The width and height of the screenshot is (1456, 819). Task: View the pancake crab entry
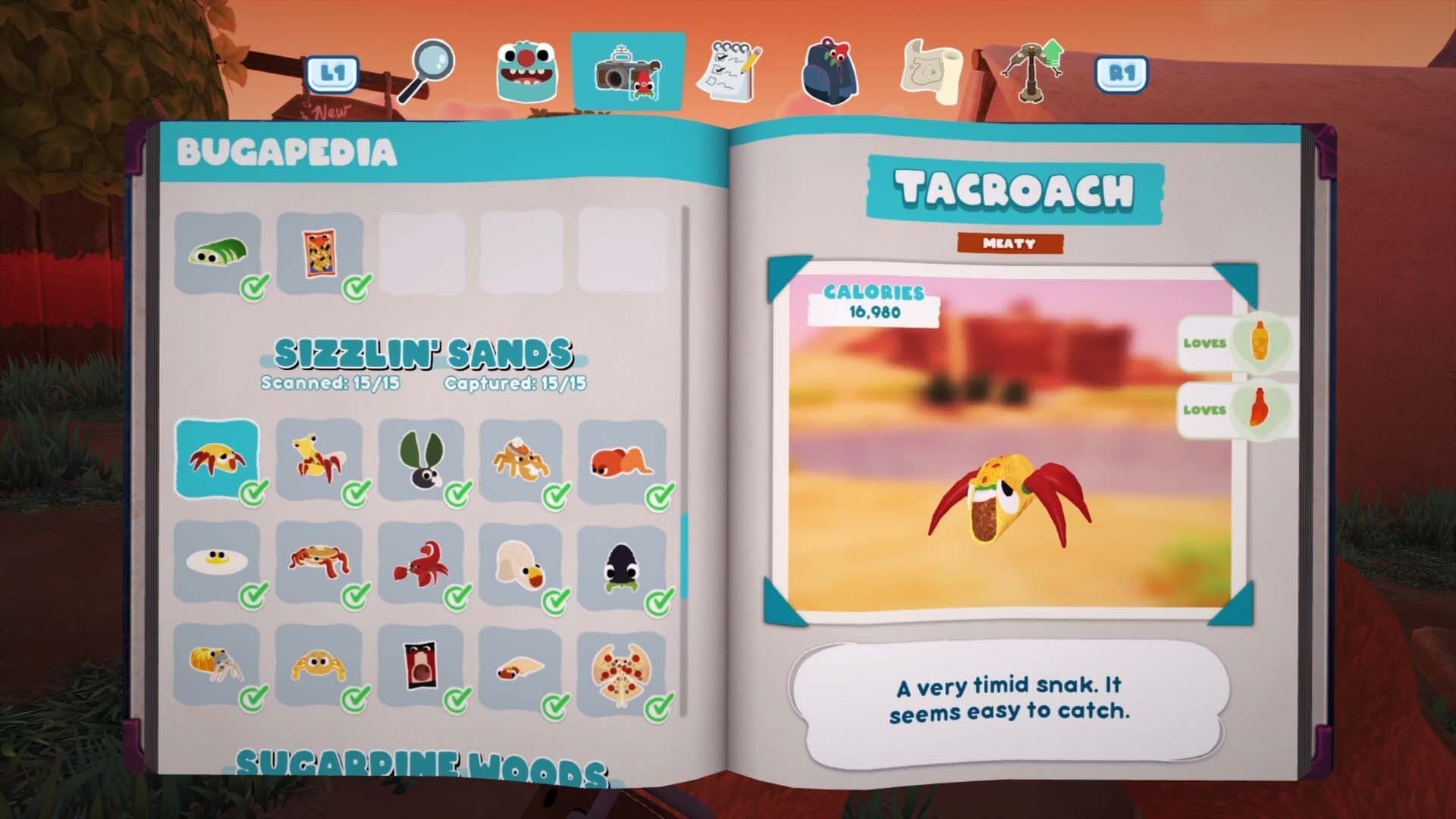[x=319, y=562]
